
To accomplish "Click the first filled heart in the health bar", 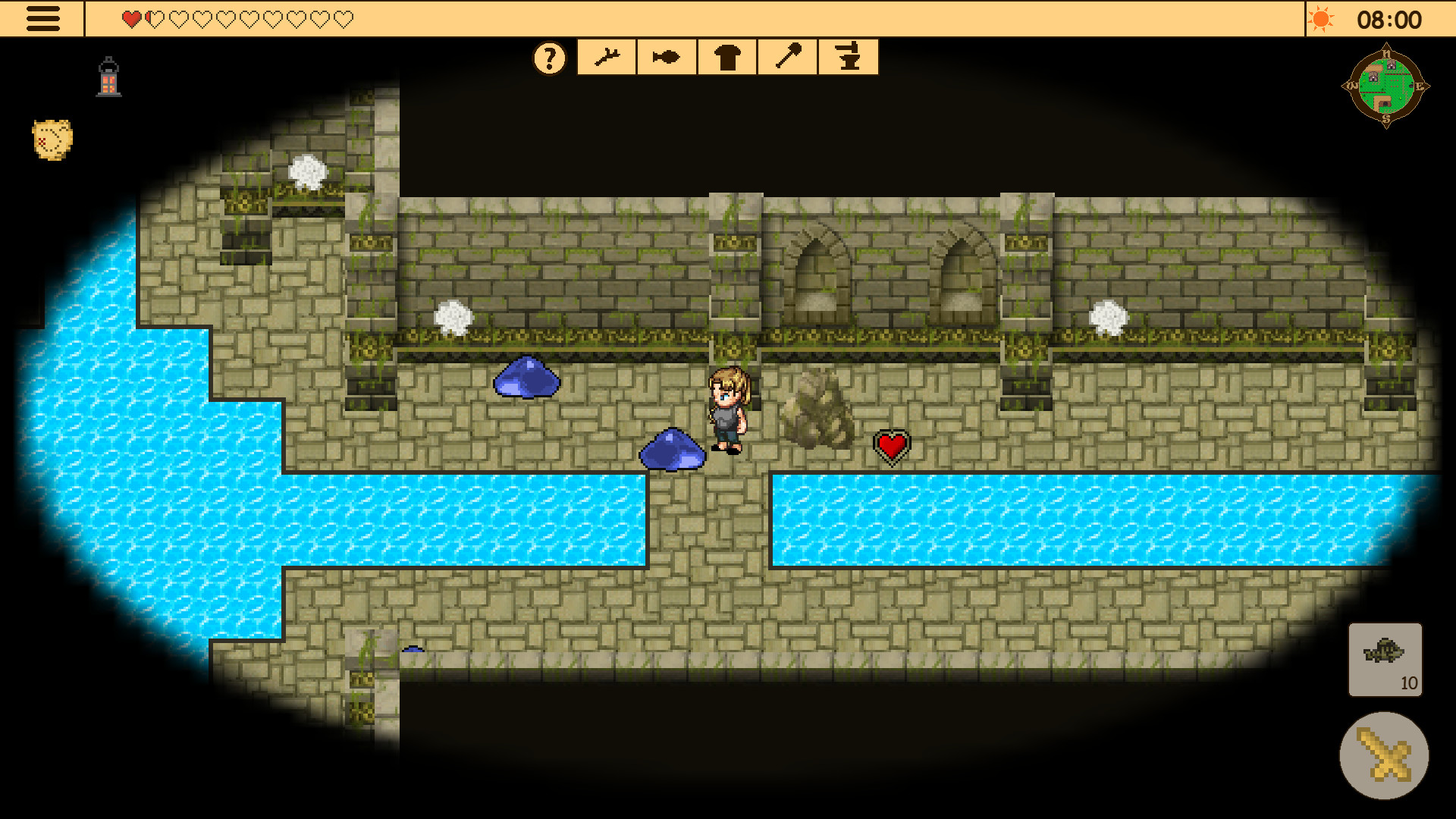I will coord(130,18).
